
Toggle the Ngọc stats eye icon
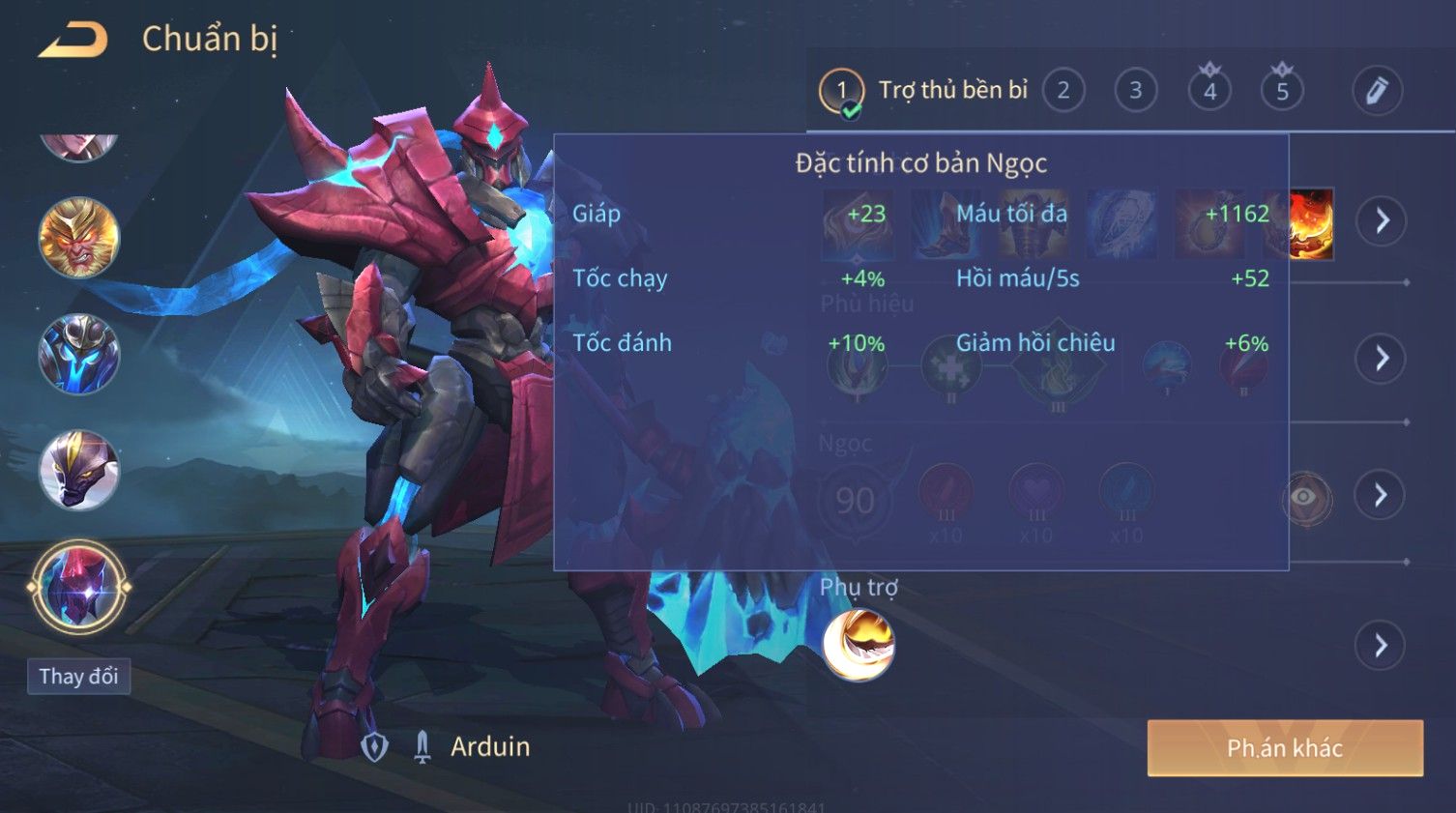(1305, 497)
